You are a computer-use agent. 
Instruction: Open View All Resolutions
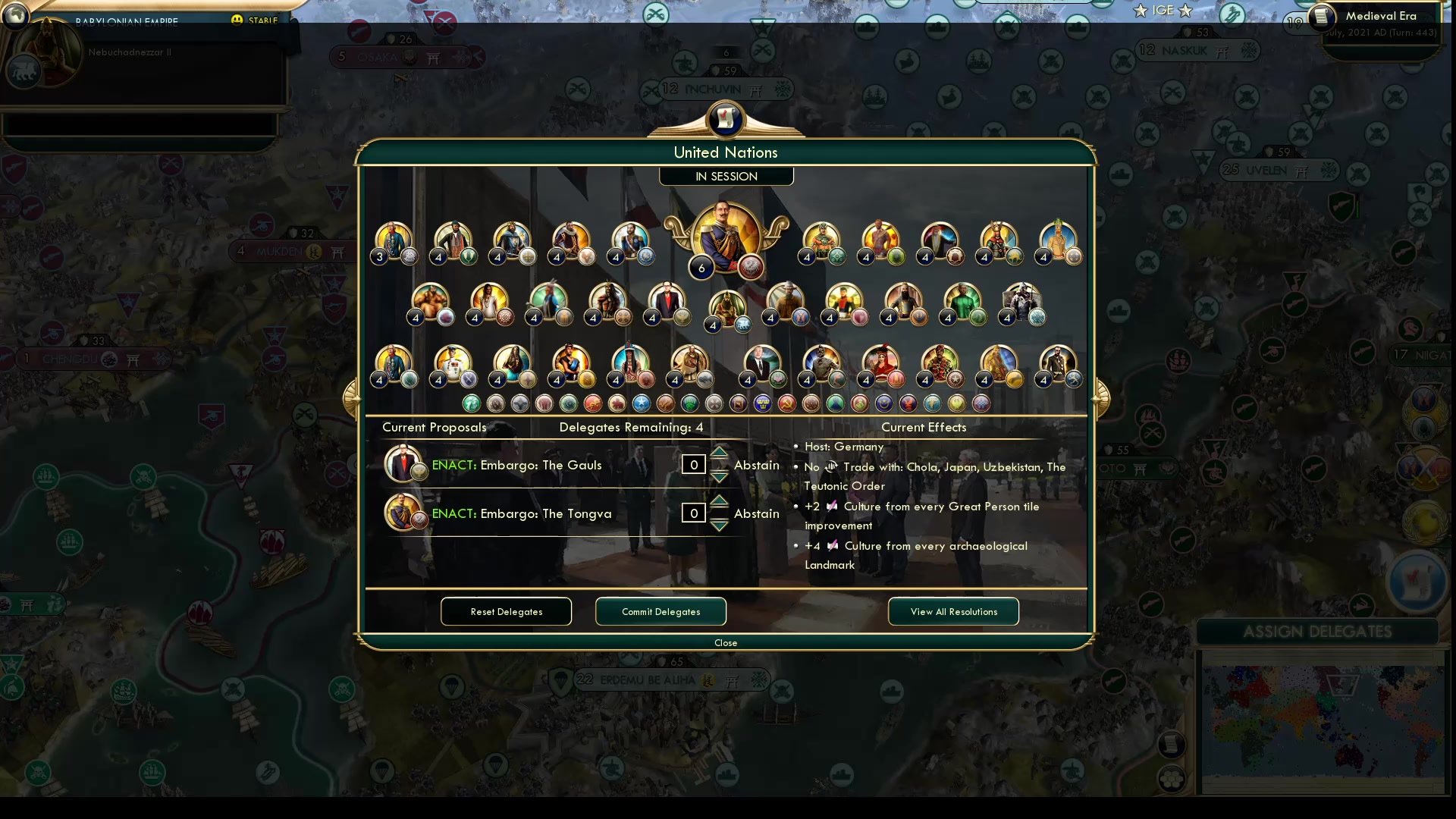[952, 611]
